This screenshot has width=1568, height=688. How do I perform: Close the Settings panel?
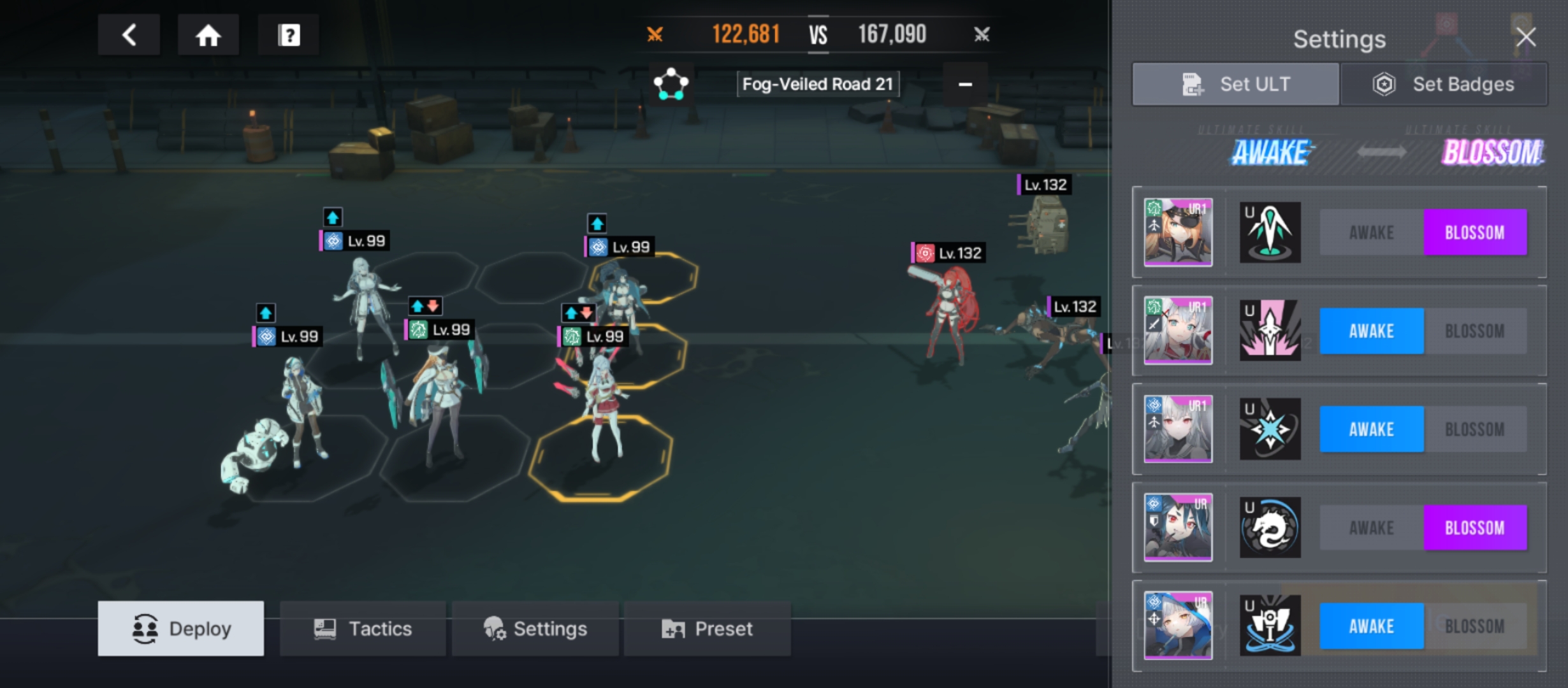point(1526,37)
